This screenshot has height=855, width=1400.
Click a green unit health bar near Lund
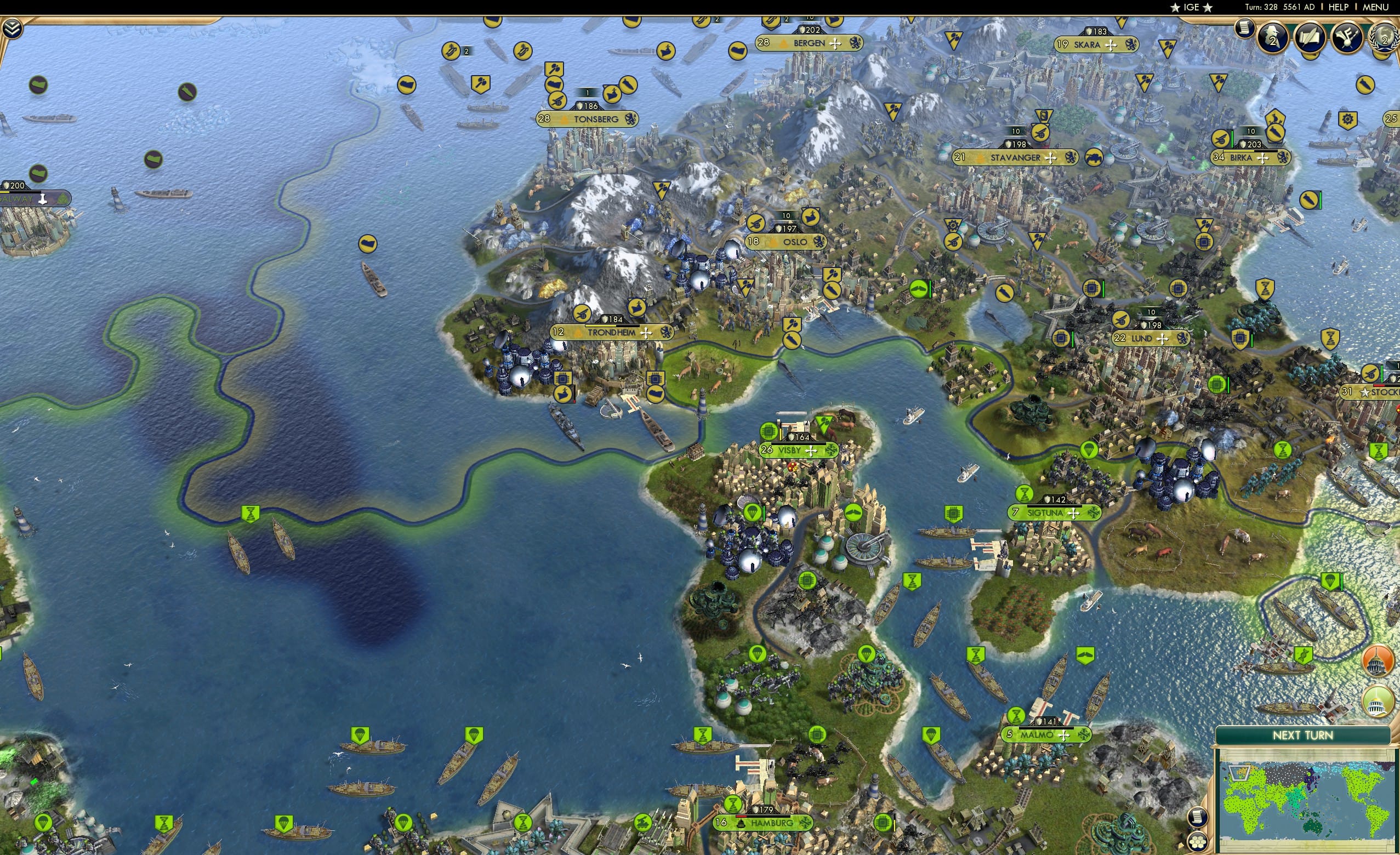point(1103,289)
